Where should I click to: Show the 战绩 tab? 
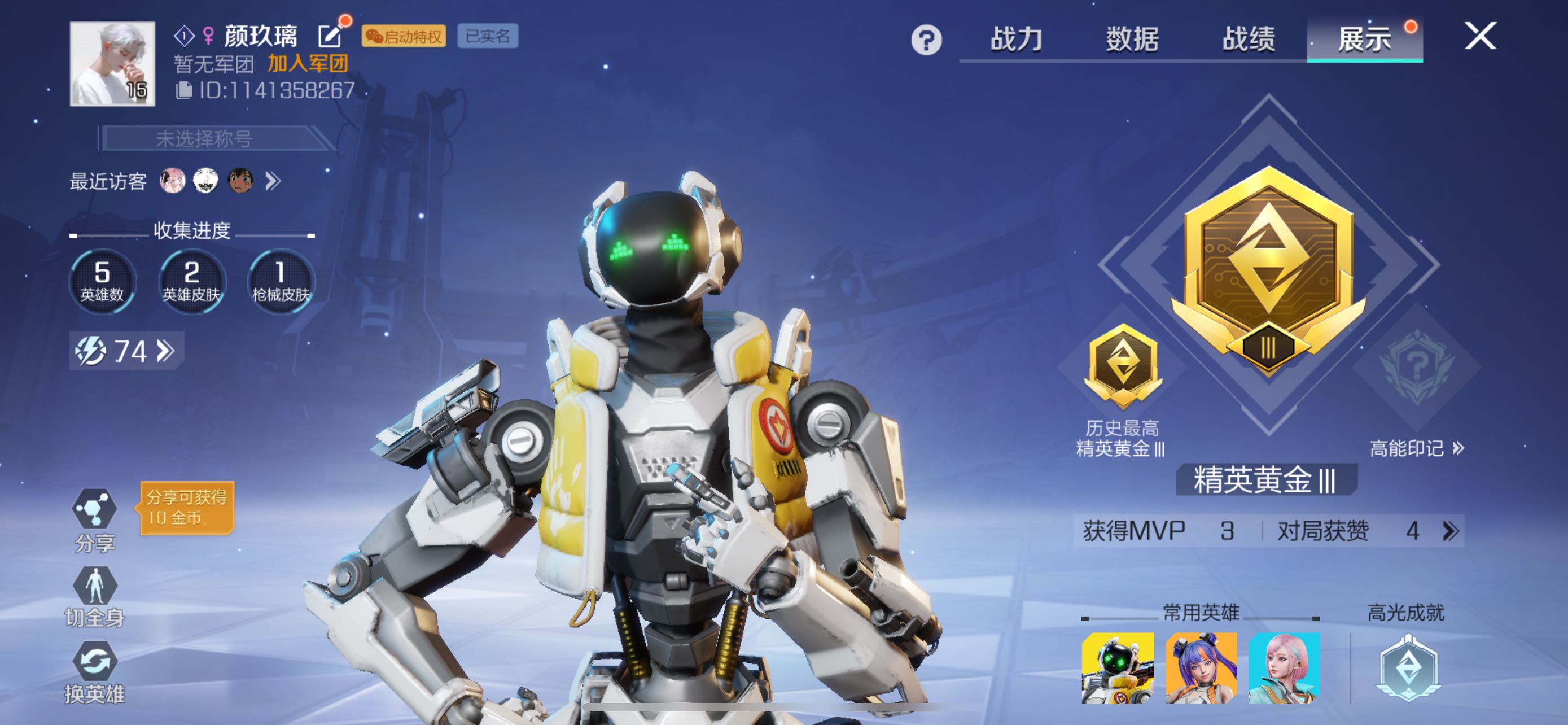tap(1248, 40)
